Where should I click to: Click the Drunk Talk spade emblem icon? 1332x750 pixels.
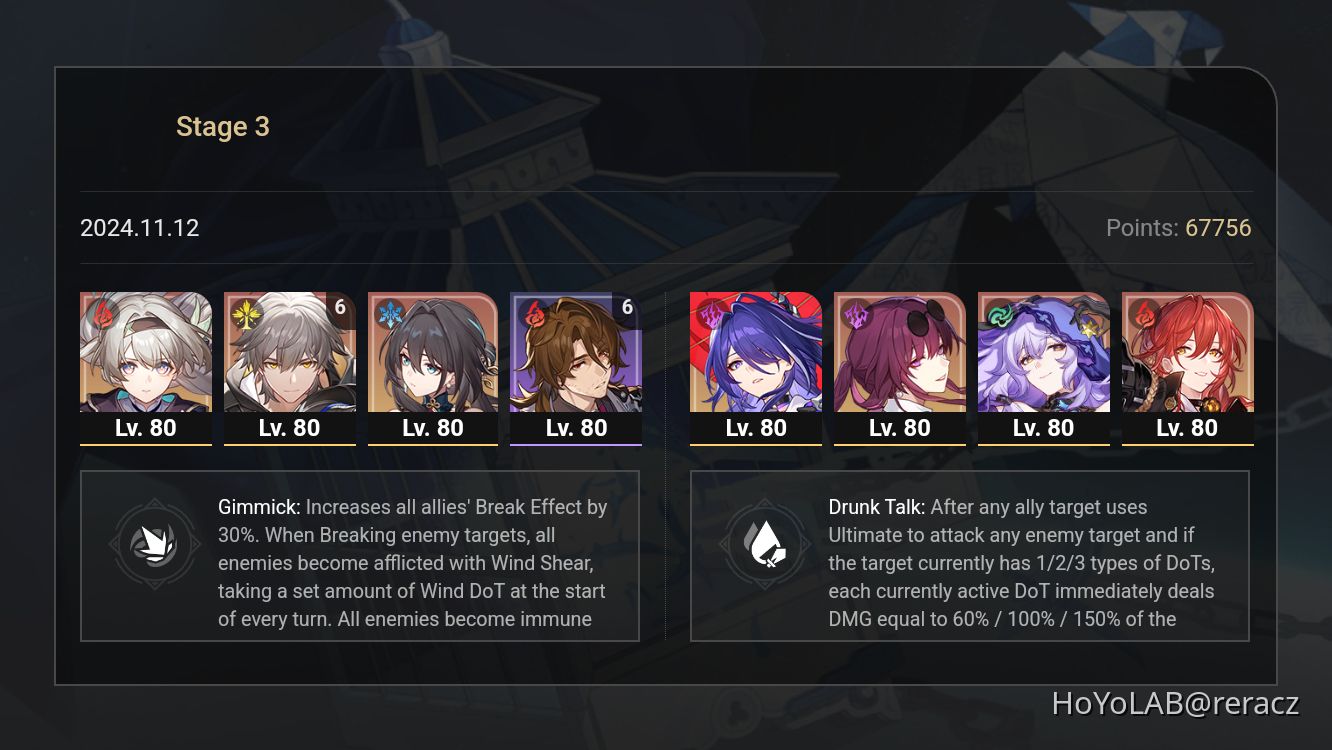(x=766, y=544)
